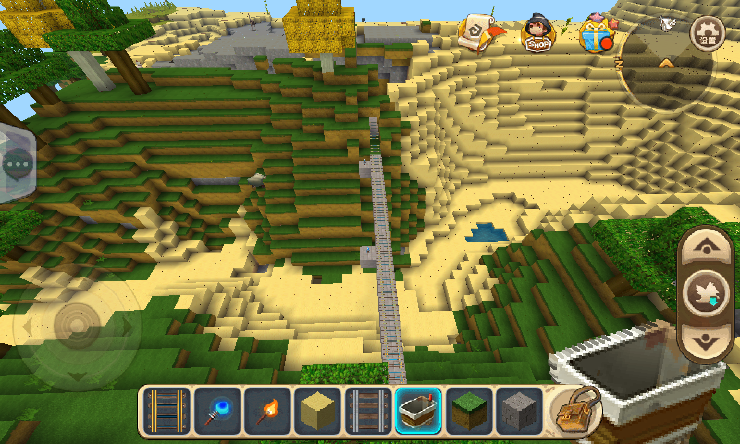Tap the fly up arrow button
Image resolution: width=740 pixels, height=444 pixels.
[x=708, y=246]
